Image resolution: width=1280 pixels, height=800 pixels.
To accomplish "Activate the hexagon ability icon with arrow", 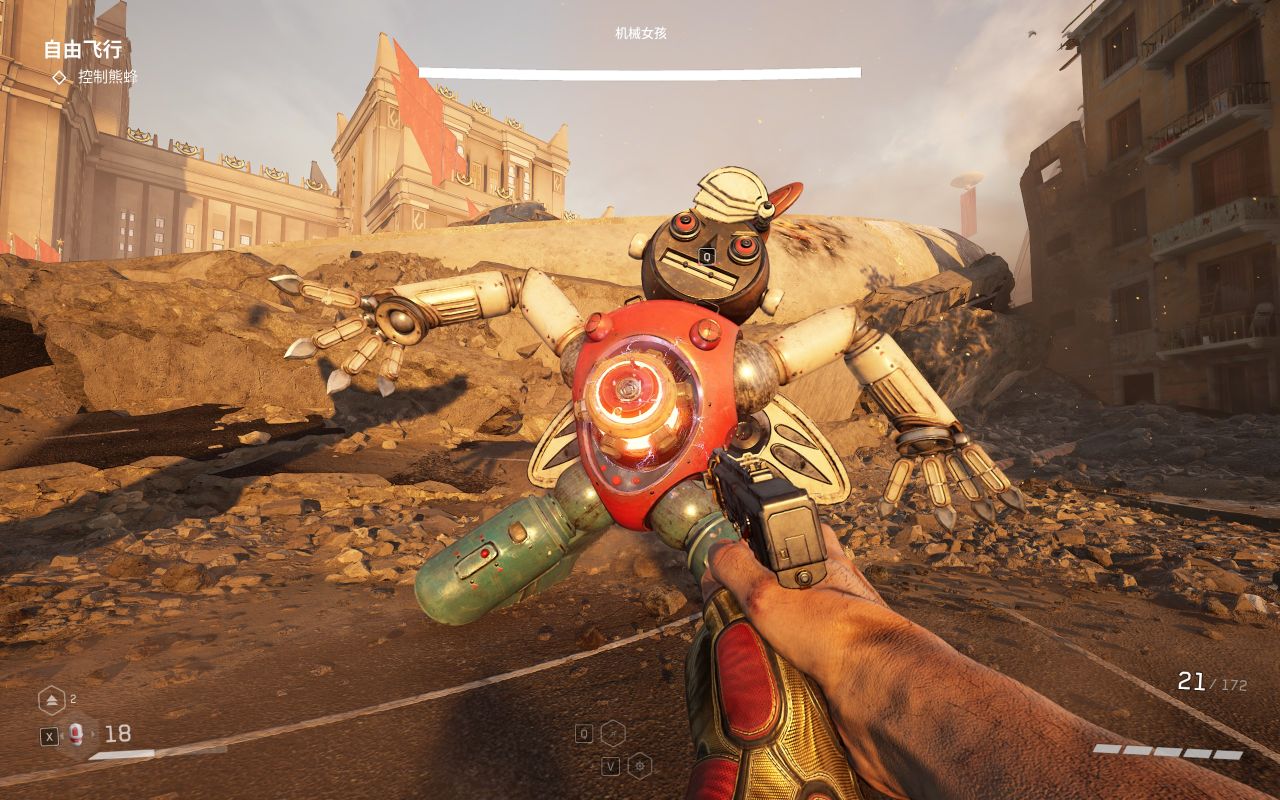I will tap(612, 733).
